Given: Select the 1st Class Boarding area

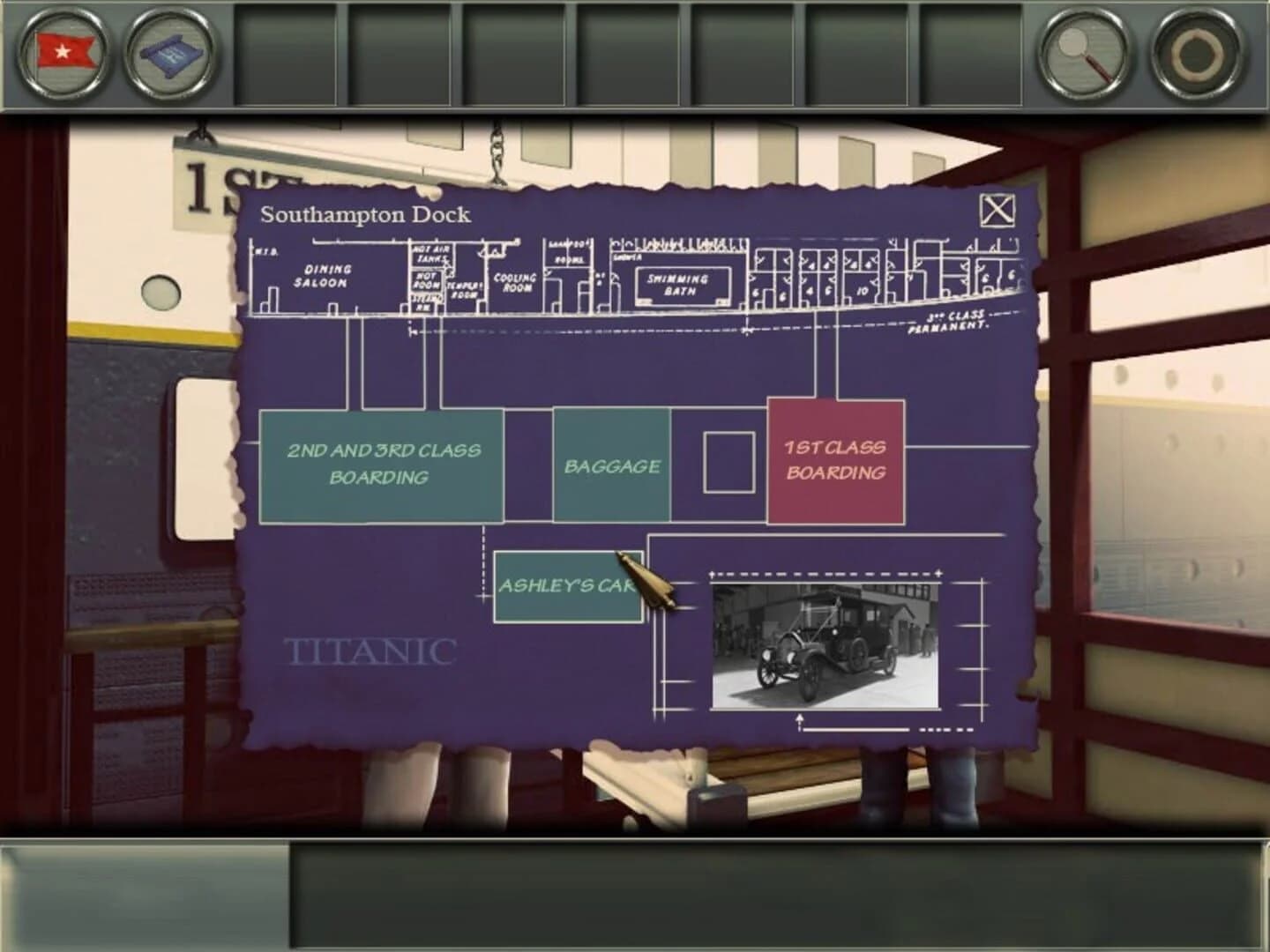Looking at the screenshot, I should coord(836,462).
